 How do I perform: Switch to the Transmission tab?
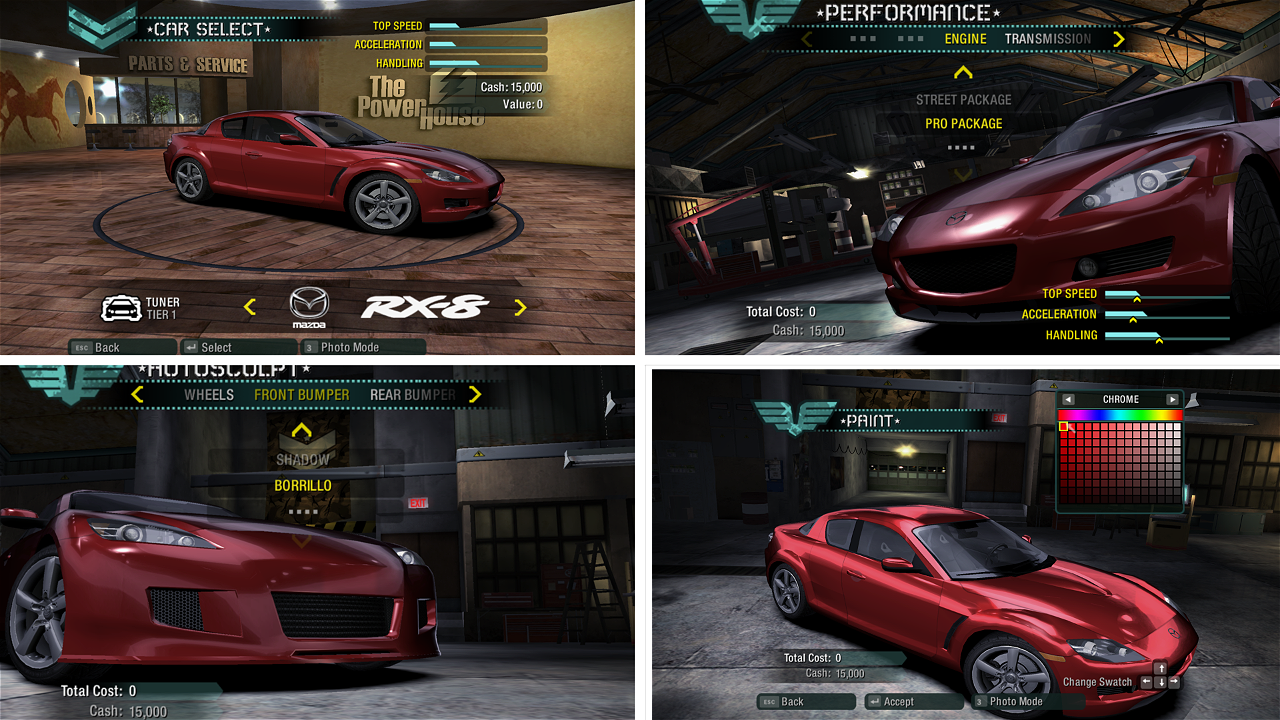(x=1046, y=39)
